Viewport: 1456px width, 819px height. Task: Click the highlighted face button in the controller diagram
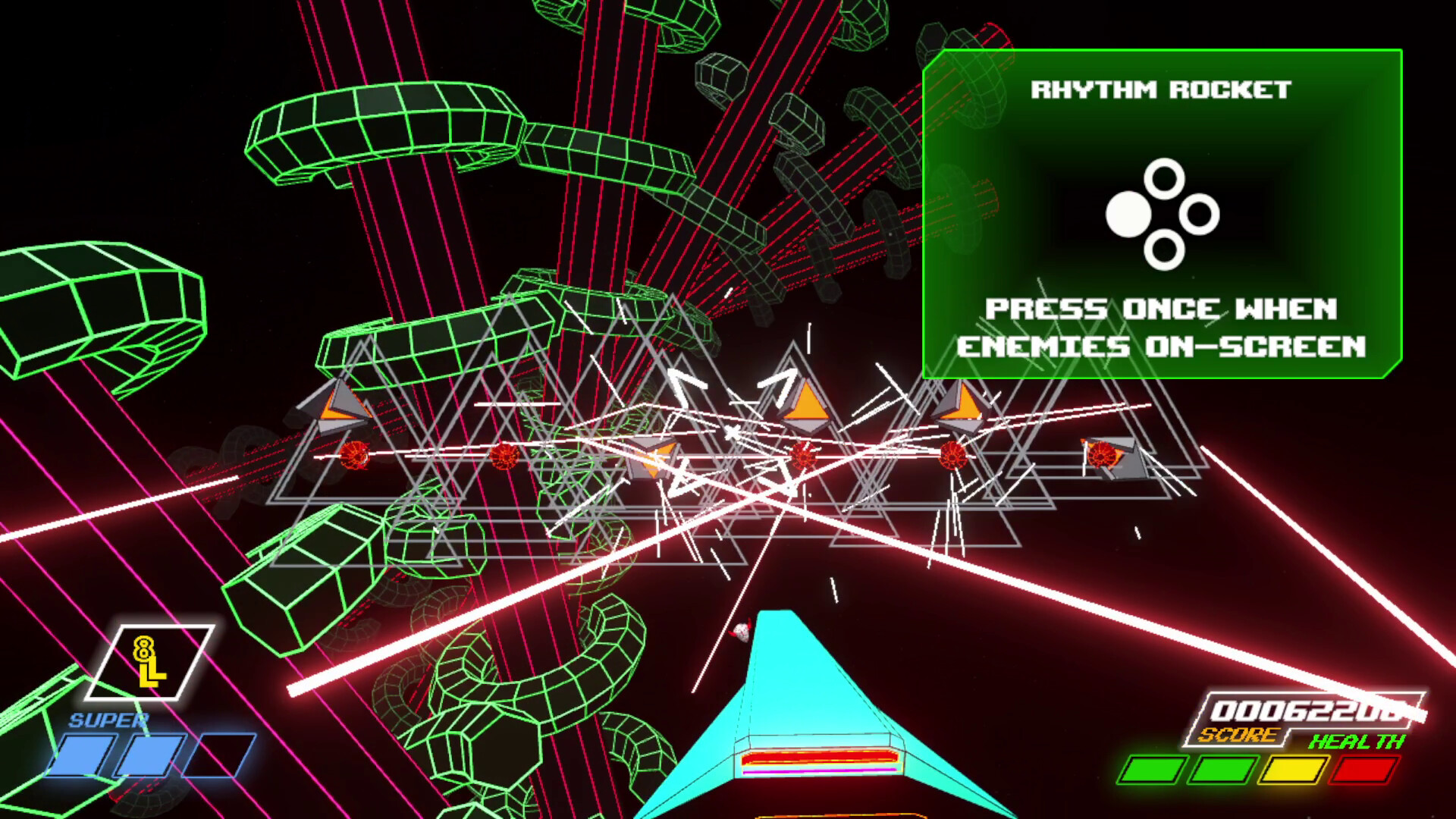[1128, 215]
